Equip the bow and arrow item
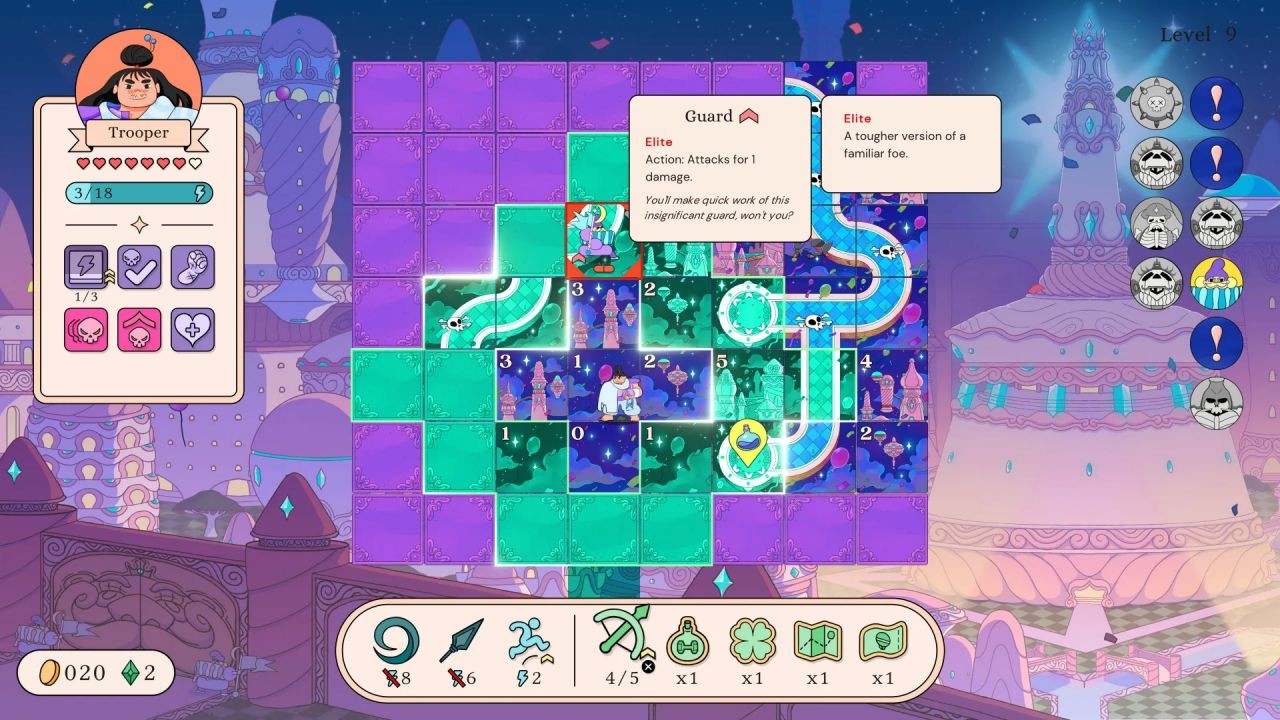 point(621,633)
